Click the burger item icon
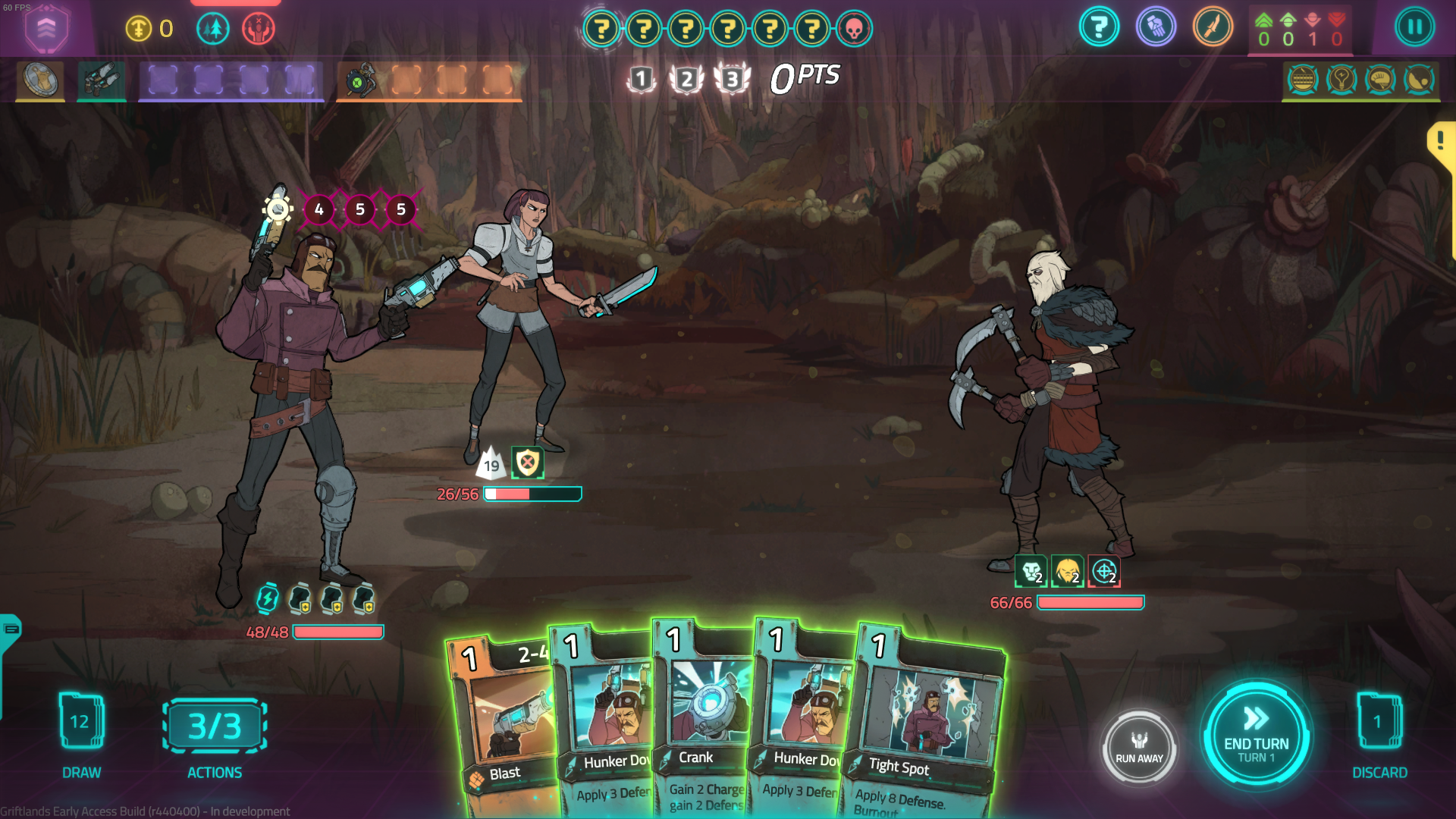Viewport: 1456px width, 819px height. coord(1303,80)
